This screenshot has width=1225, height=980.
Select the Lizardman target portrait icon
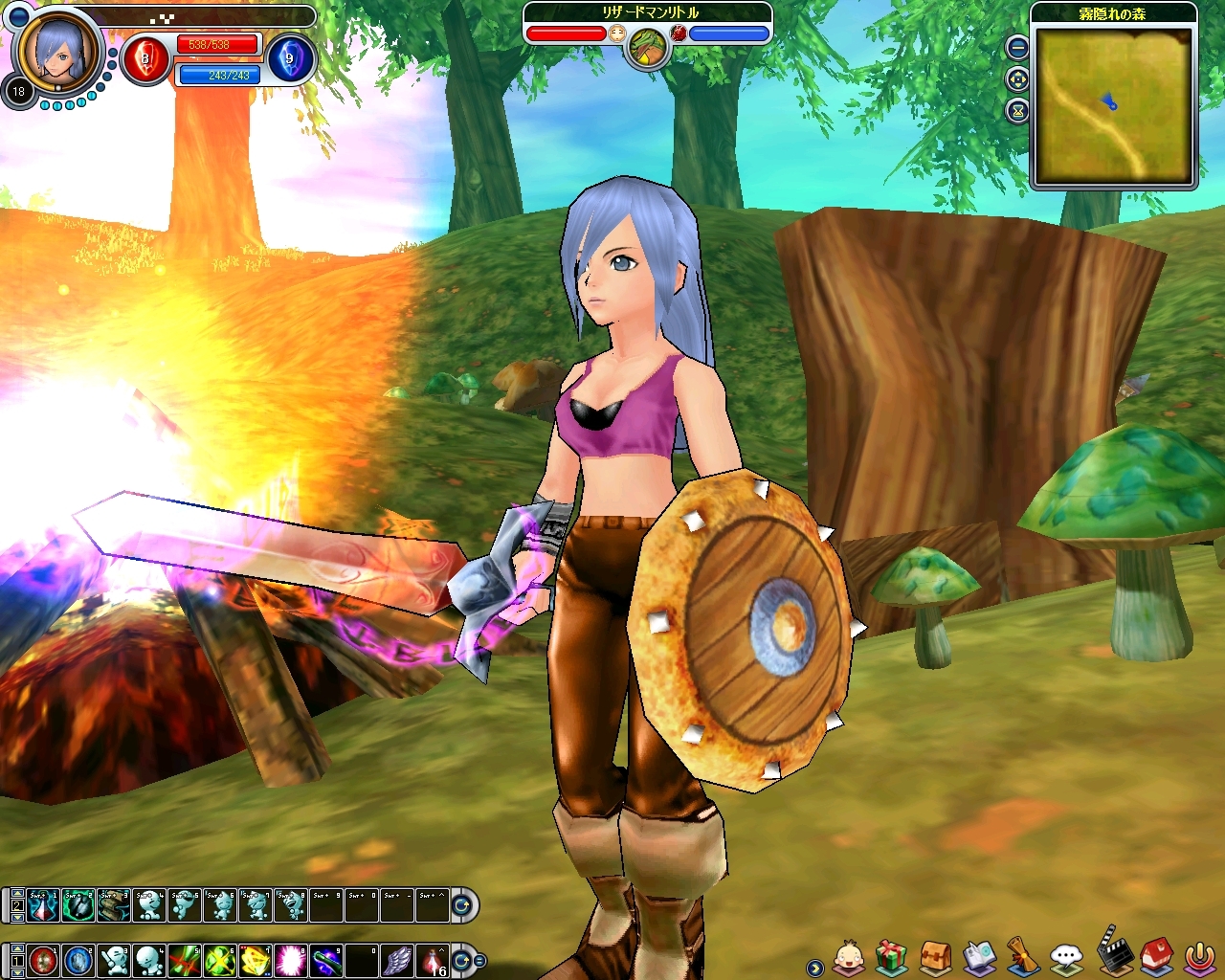point(647,46)
